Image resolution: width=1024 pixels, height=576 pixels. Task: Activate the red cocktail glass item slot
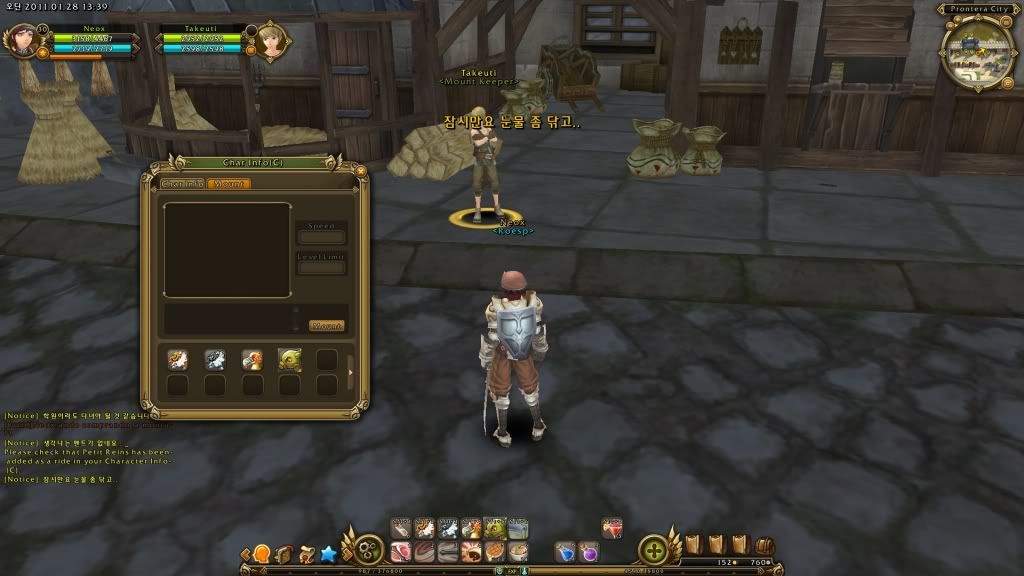tap(612, 528)
